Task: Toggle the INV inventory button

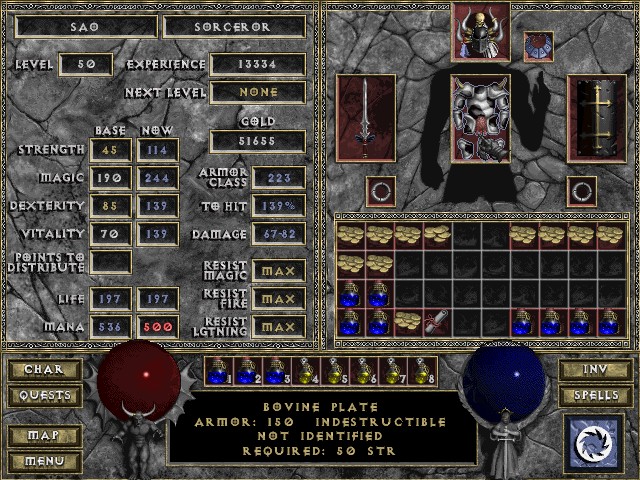Action: 594,370
